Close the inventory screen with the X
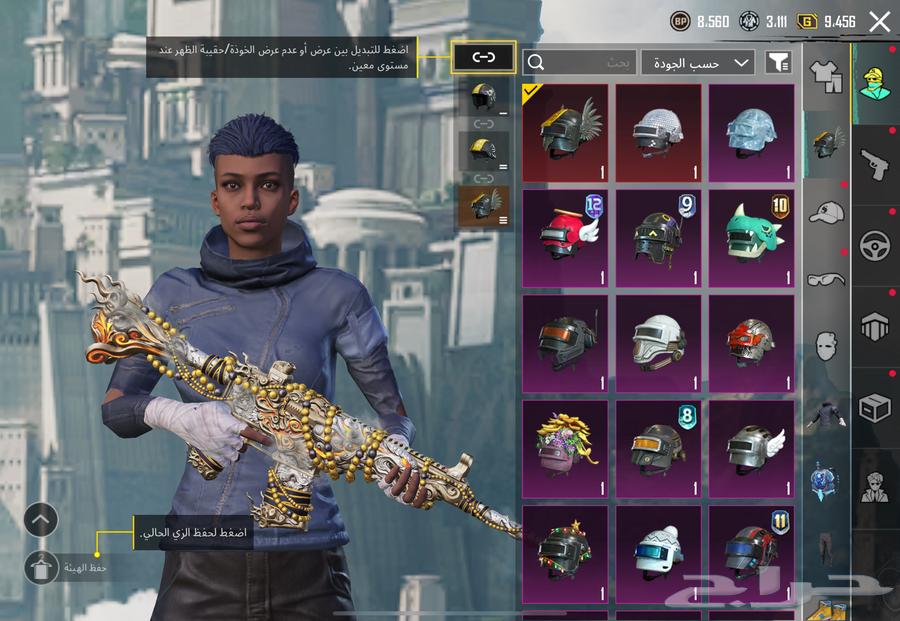 pos(879,21)
